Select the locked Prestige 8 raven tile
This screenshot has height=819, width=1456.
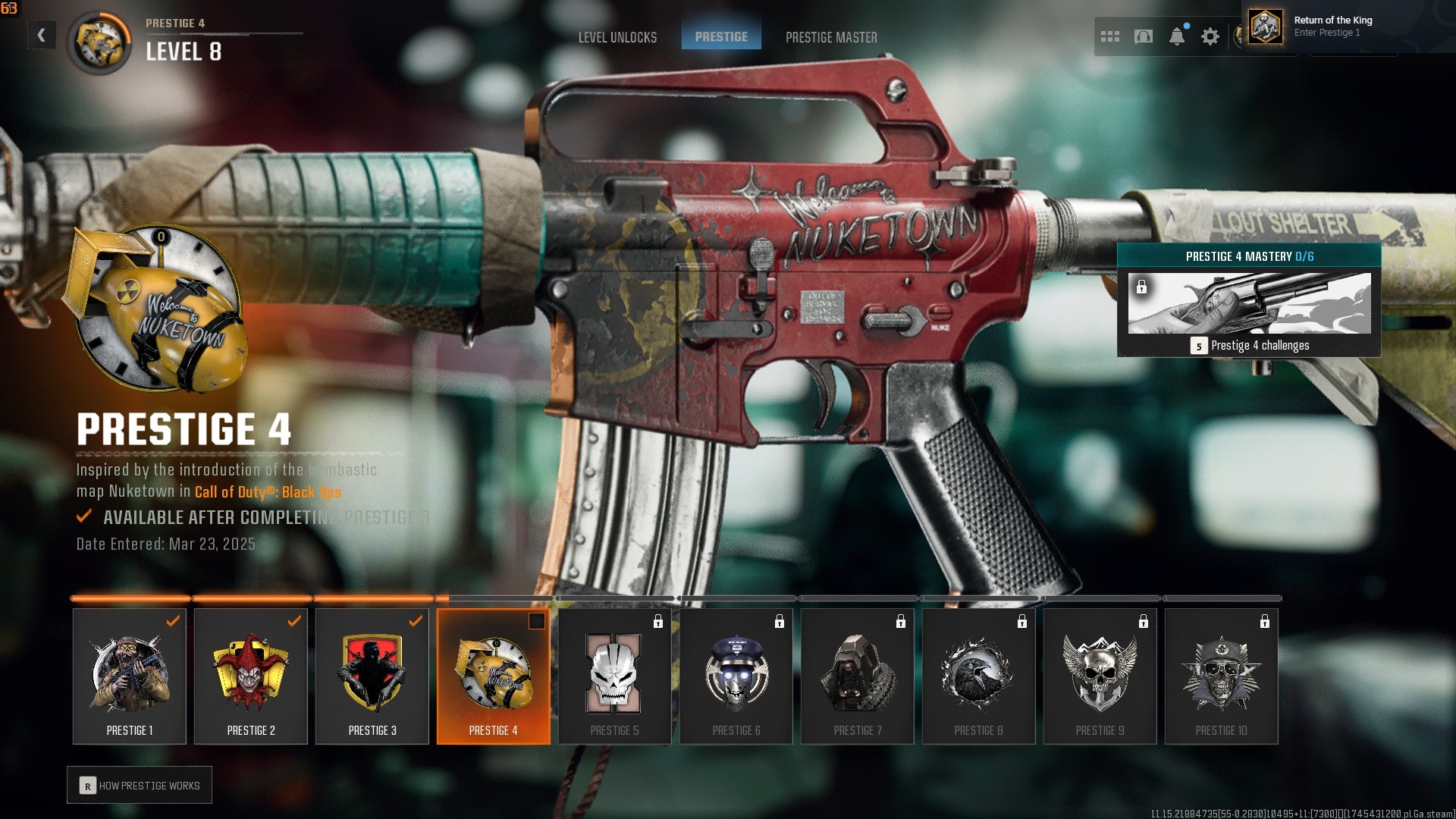[979, 676]
